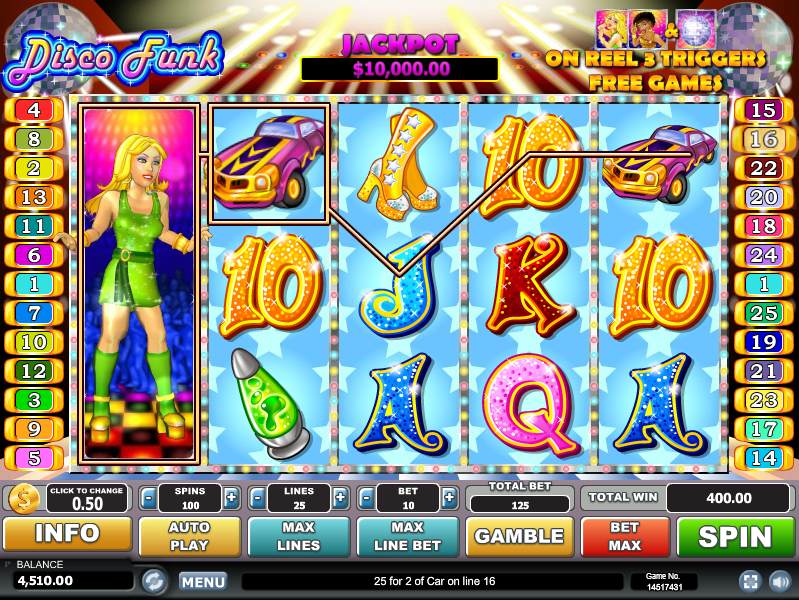Change the coin value of 0.50
The image size is (799, 600).
[x=86, y=498]
